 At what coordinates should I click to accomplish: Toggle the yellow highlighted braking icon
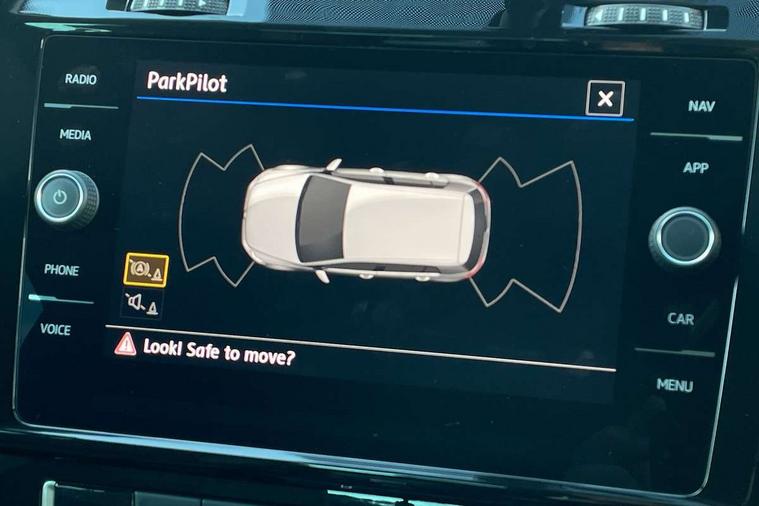pos(145,270)
